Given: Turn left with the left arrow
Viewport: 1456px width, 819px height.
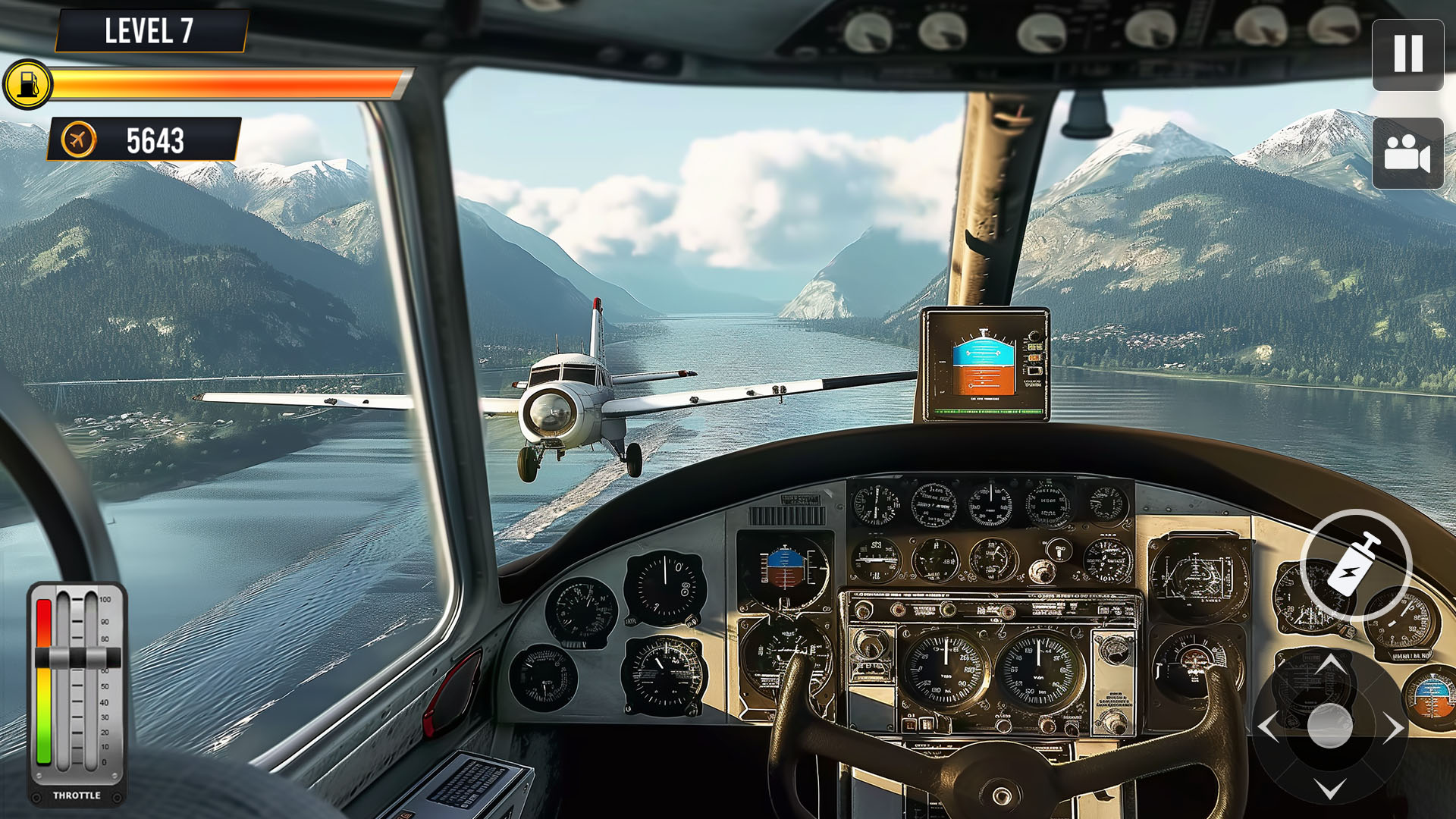Looking at the screenshot, I should pyautogui.click(x=1269, y=728).
